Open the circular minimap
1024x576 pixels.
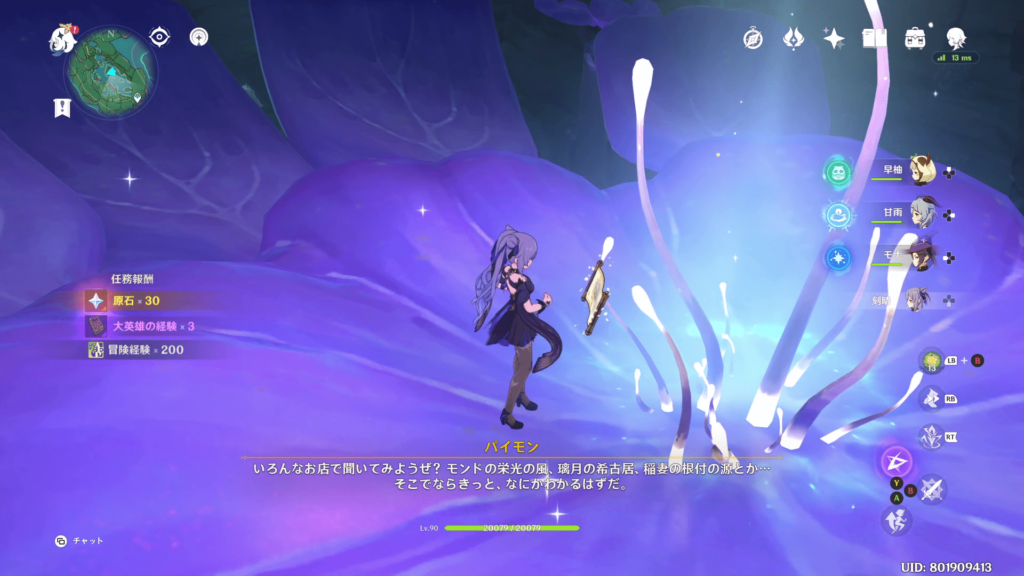pos(112,72)
